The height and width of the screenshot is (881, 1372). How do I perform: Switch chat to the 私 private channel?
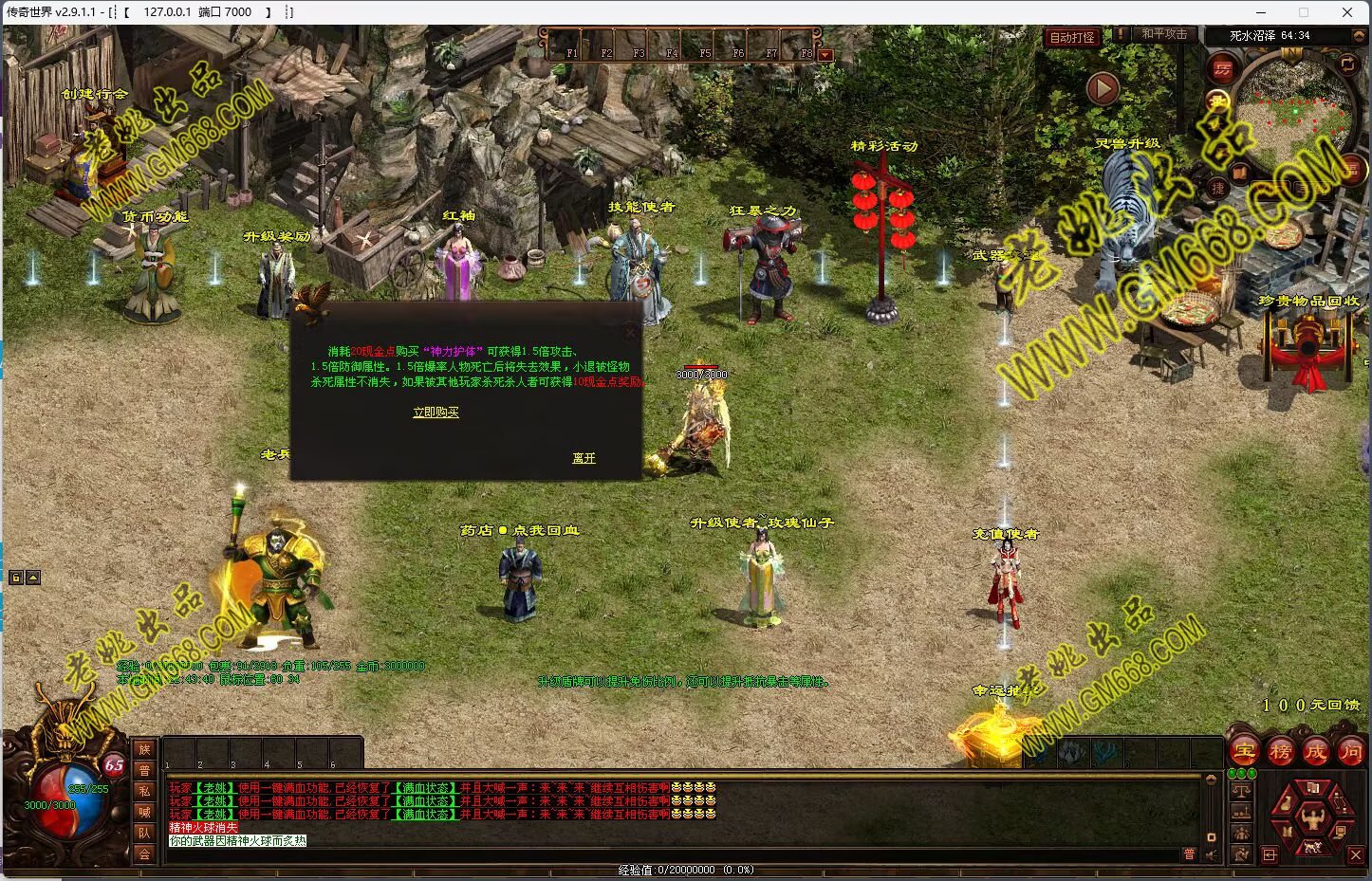[x=144, y=791]
